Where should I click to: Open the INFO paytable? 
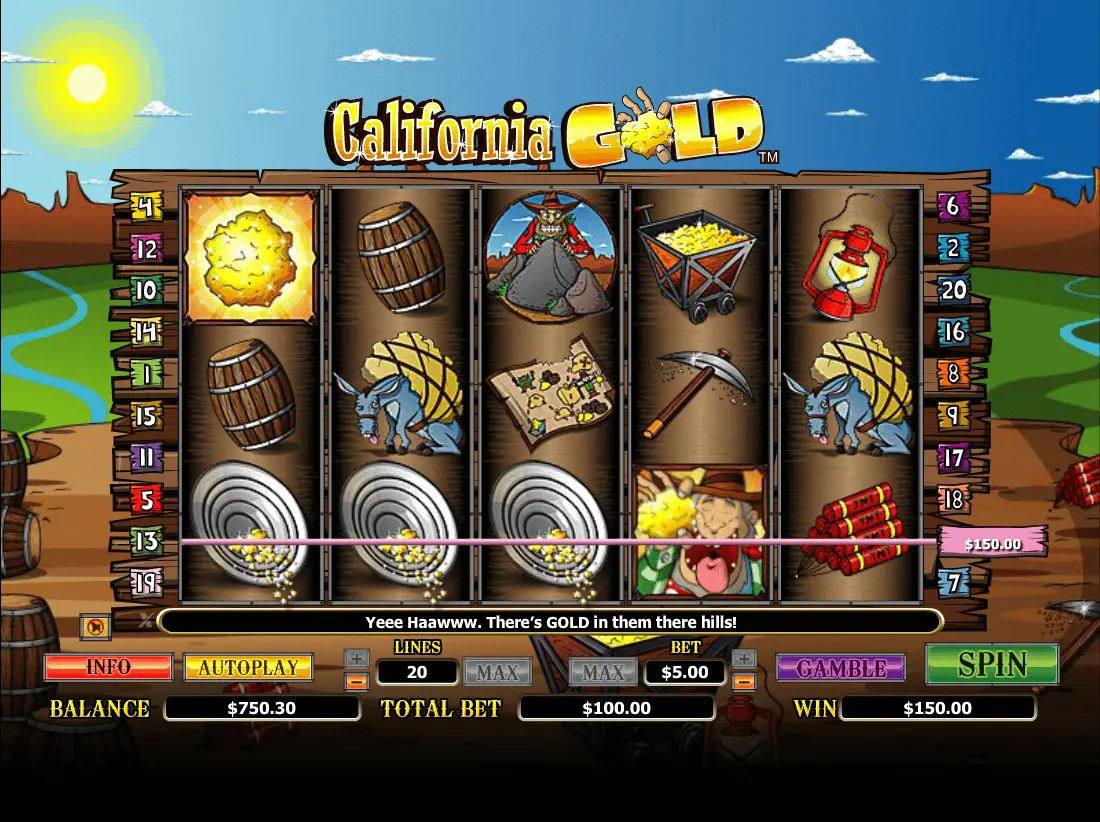coord(108,667)
